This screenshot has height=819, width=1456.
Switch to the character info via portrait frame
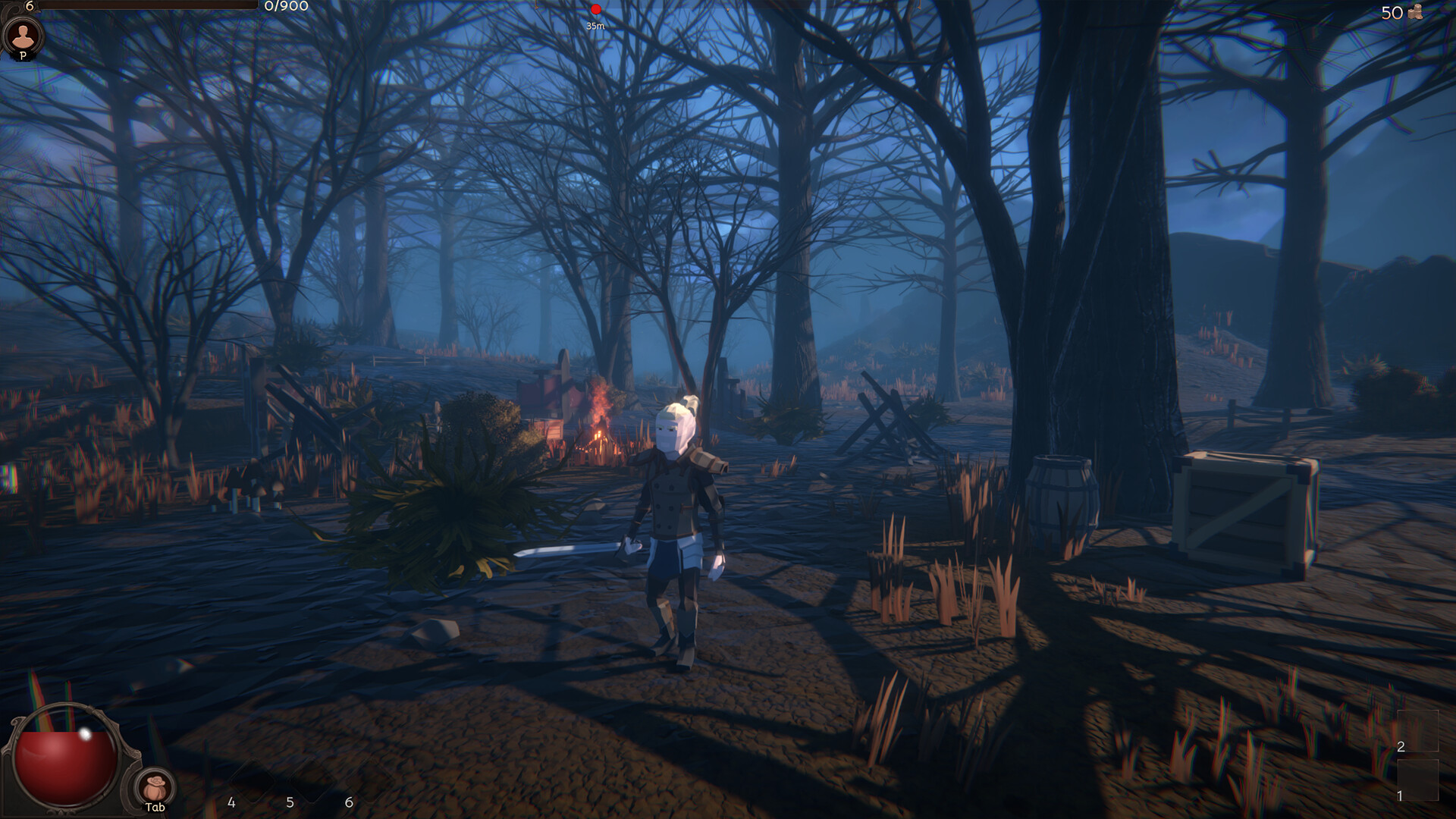(x=25, y=36)
